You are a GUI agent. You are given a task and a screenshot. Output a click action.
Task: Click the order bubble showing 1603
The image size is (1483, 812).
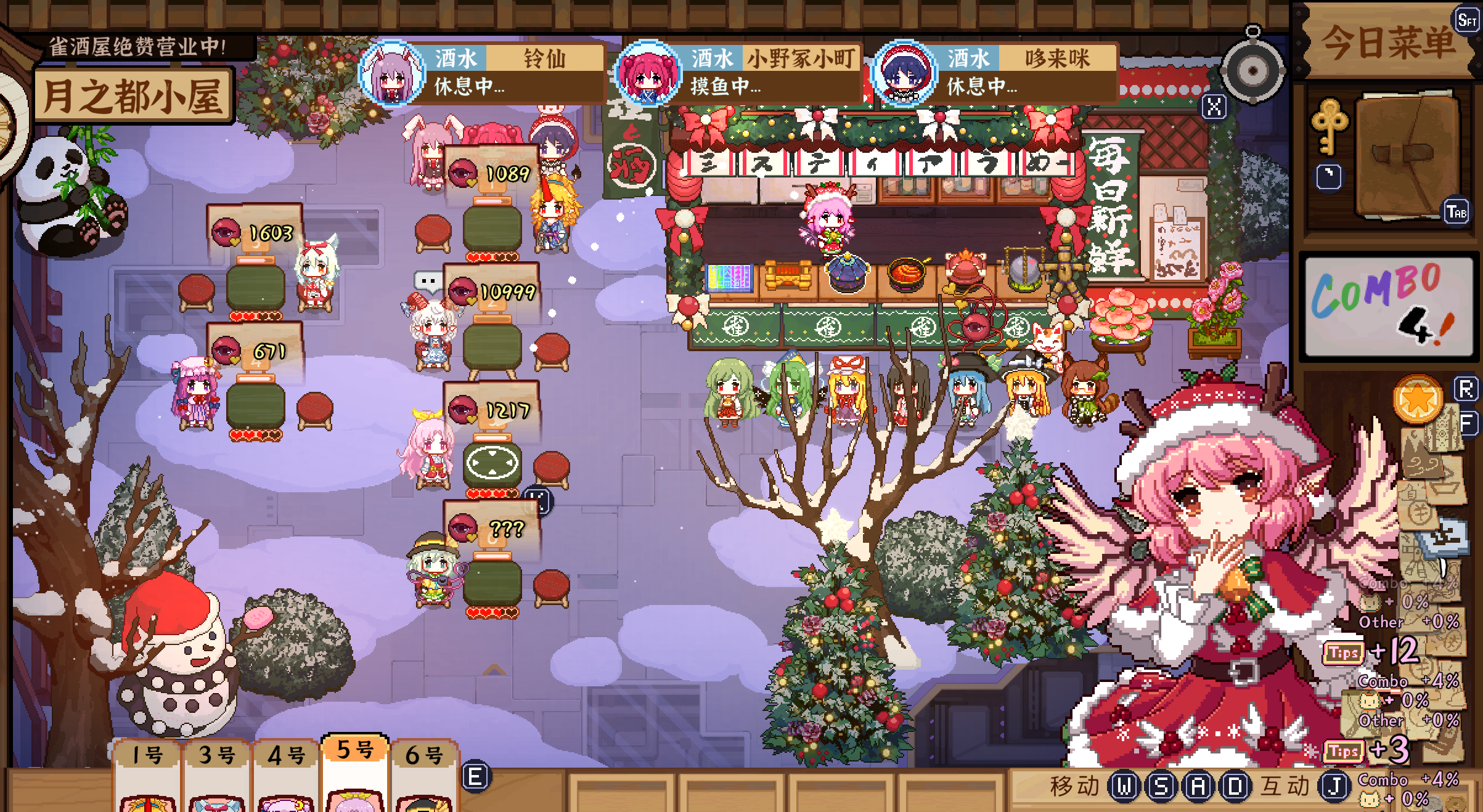click(255, 232)
